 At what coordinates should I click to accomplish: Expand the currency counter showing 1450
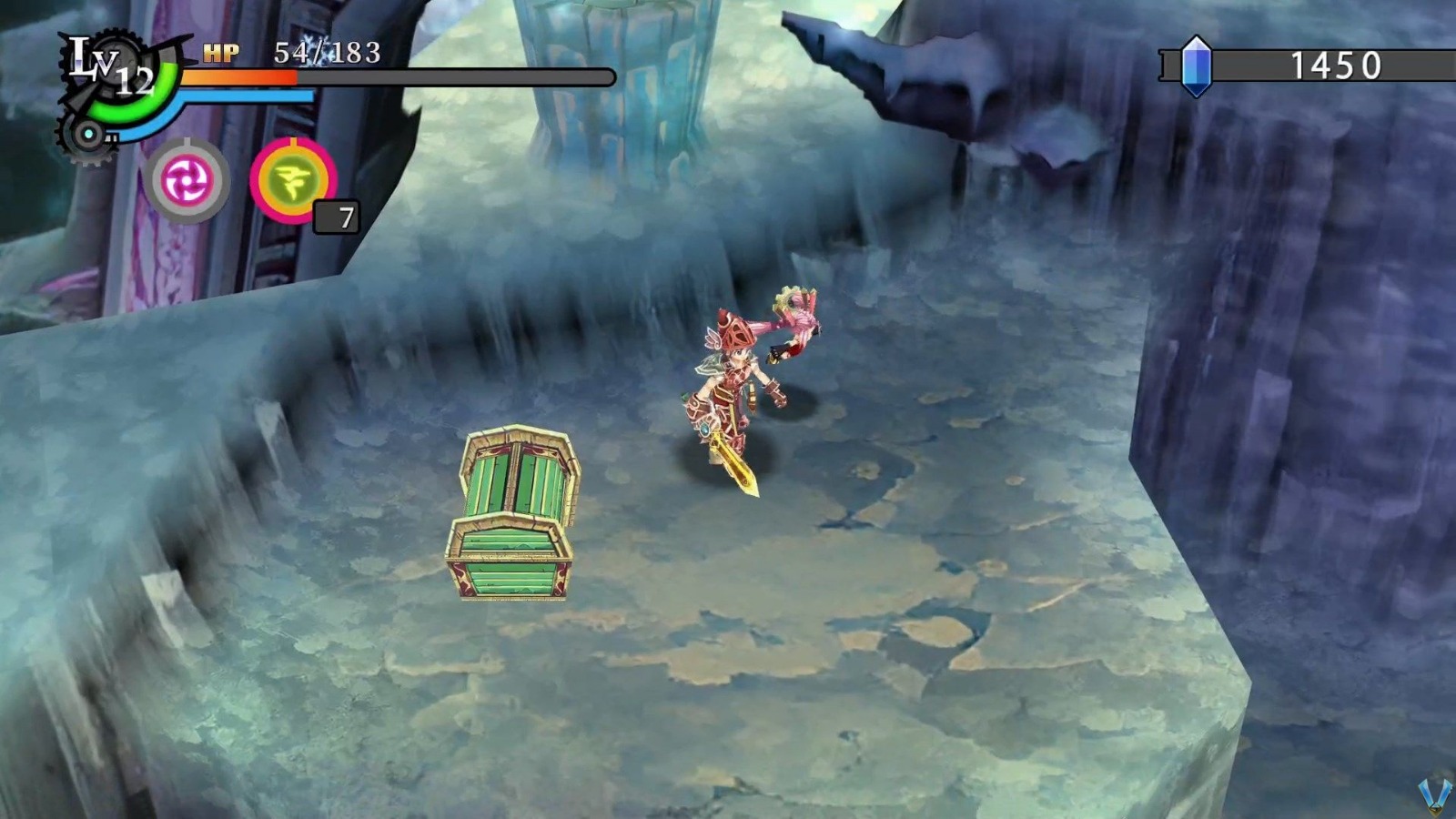pos(1338,64)
